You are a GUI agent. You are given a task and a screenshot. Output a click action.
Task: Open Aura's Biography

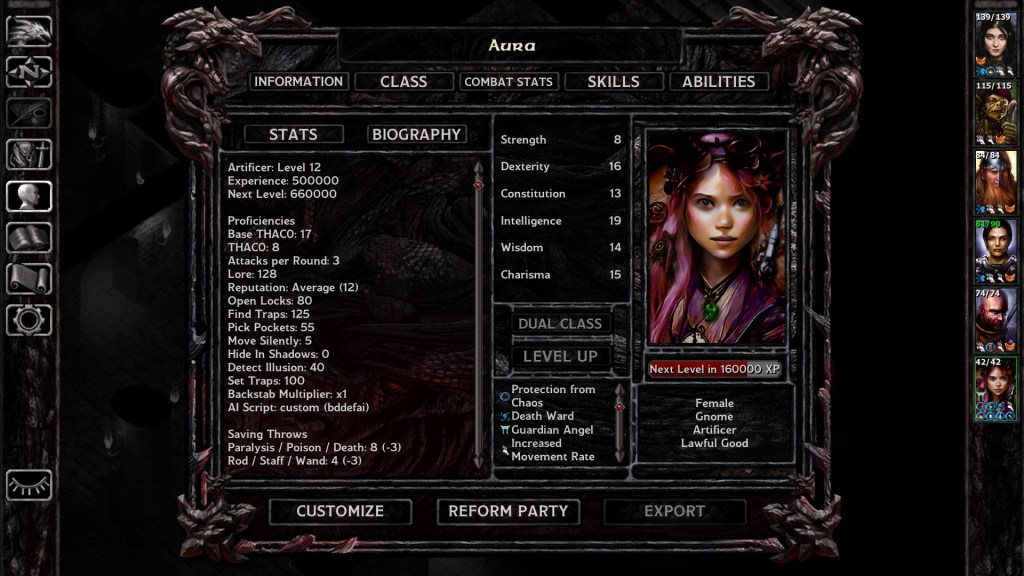(x=416, y=134)
